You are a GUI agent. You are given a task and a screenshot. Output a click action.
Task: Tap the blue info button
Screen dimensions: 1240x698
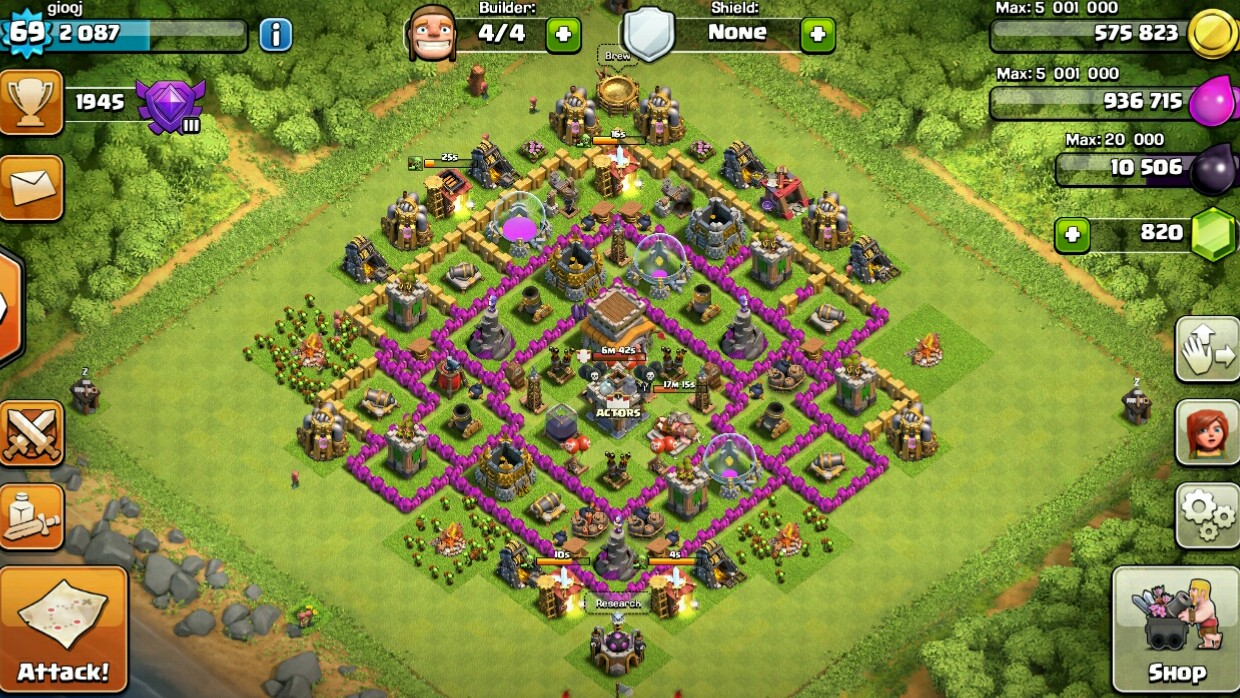point(275,35)
